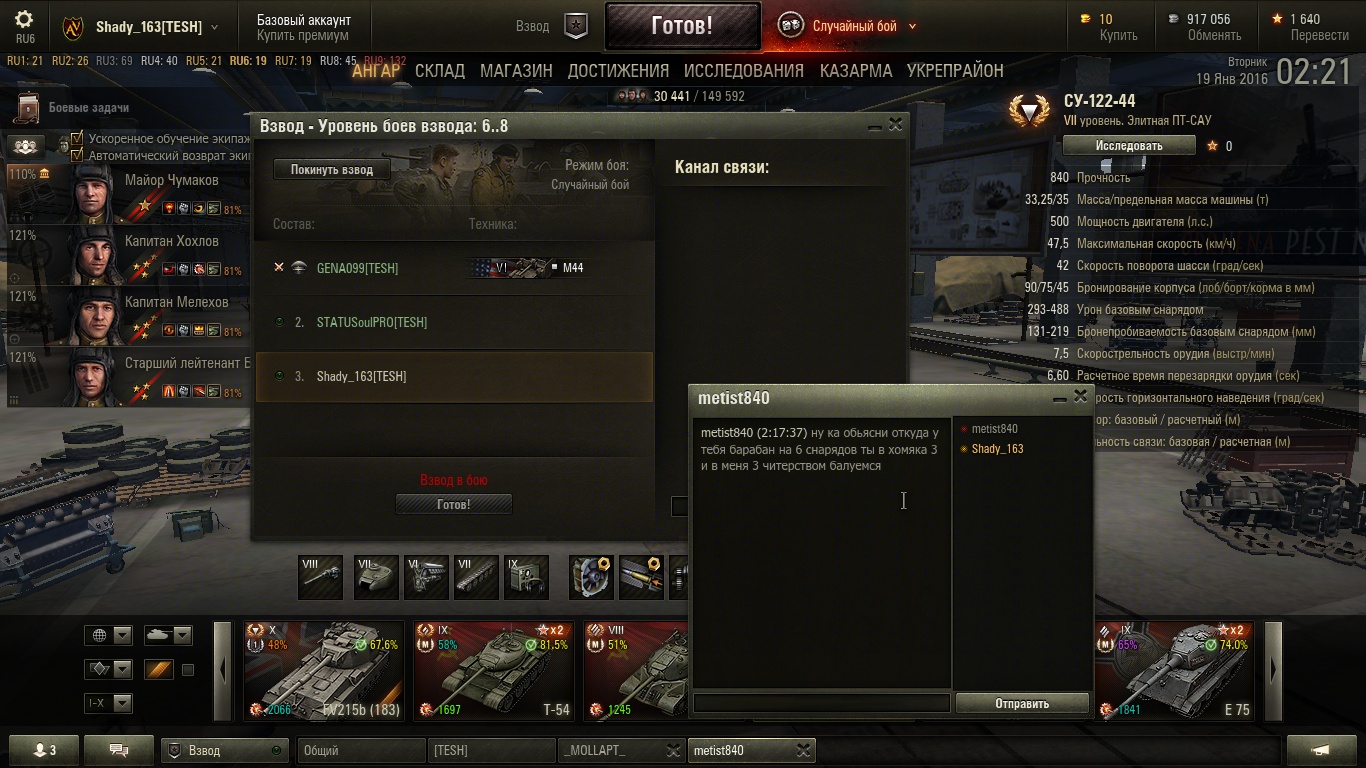Click Исследовать for СУ-122-44
The image size is (1366, 768).
(1128, 146)
